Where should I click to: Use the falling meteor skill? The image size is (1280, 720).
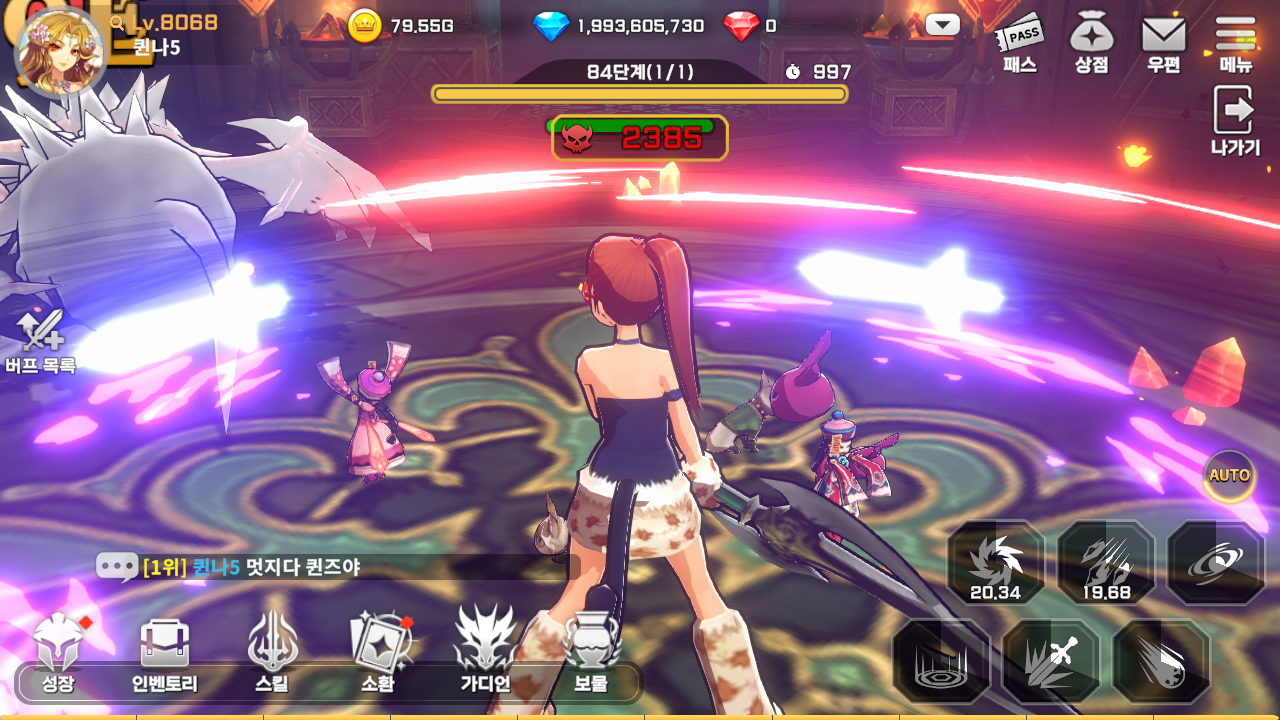tap(1162, 662)
